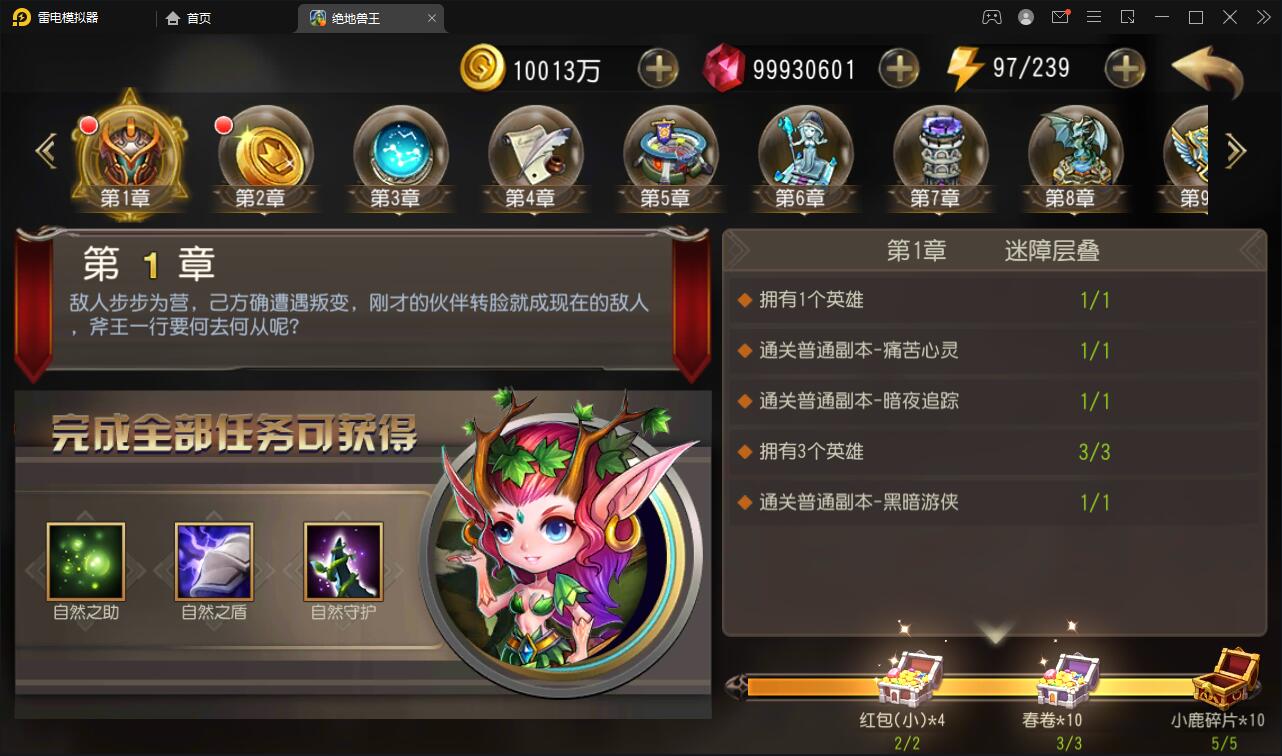Select the 第6章 witch chapter icon
Viewport: 1282px width, 756px height.
pos(806,150)
